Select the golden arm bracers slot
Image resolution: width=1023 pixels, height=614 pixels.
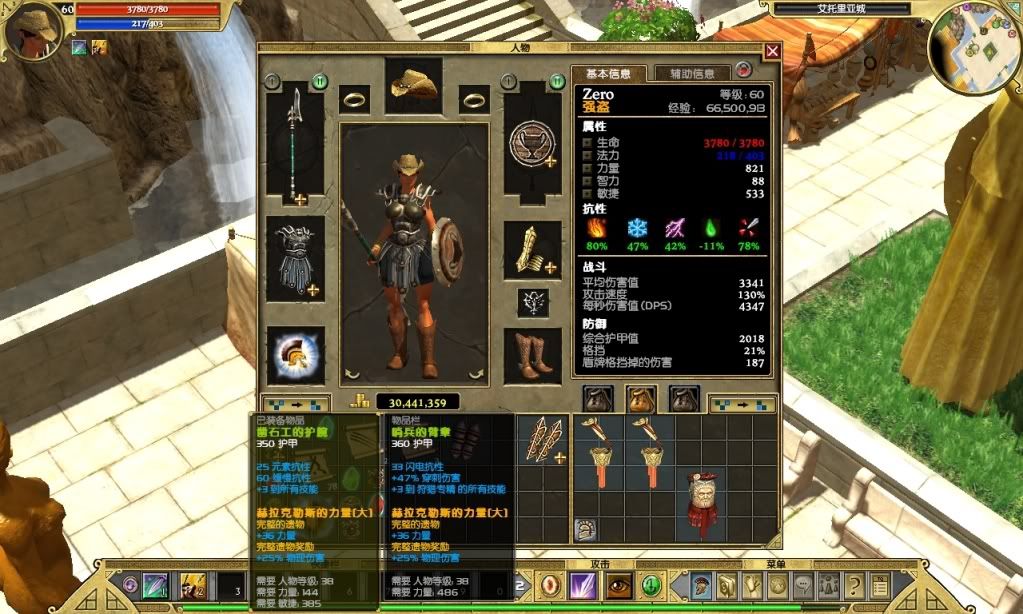click(532, 251)
